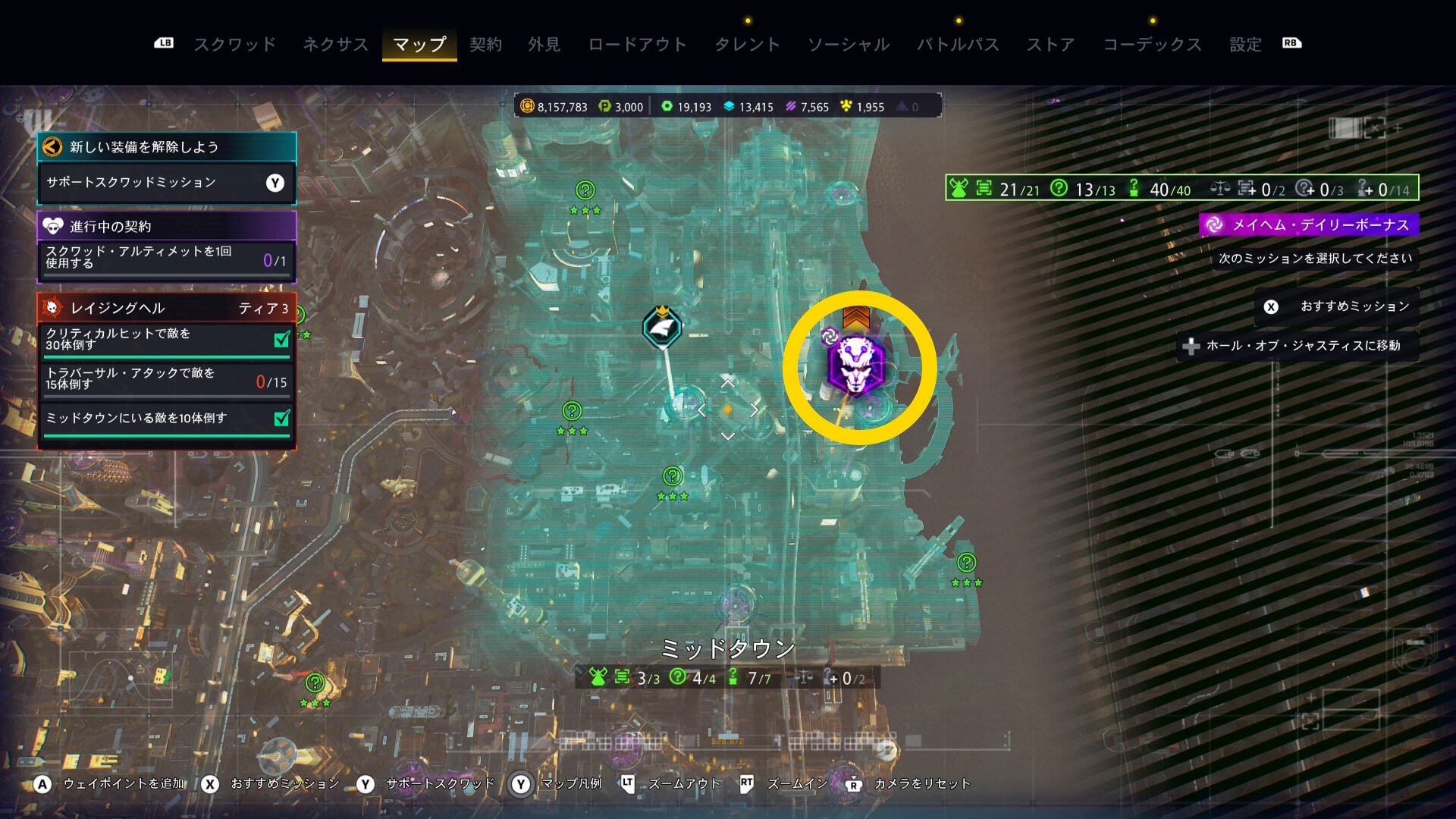Select the メイヘム・デイリーボーナス banner
Screen dimensions: 1456x819
1310,224
